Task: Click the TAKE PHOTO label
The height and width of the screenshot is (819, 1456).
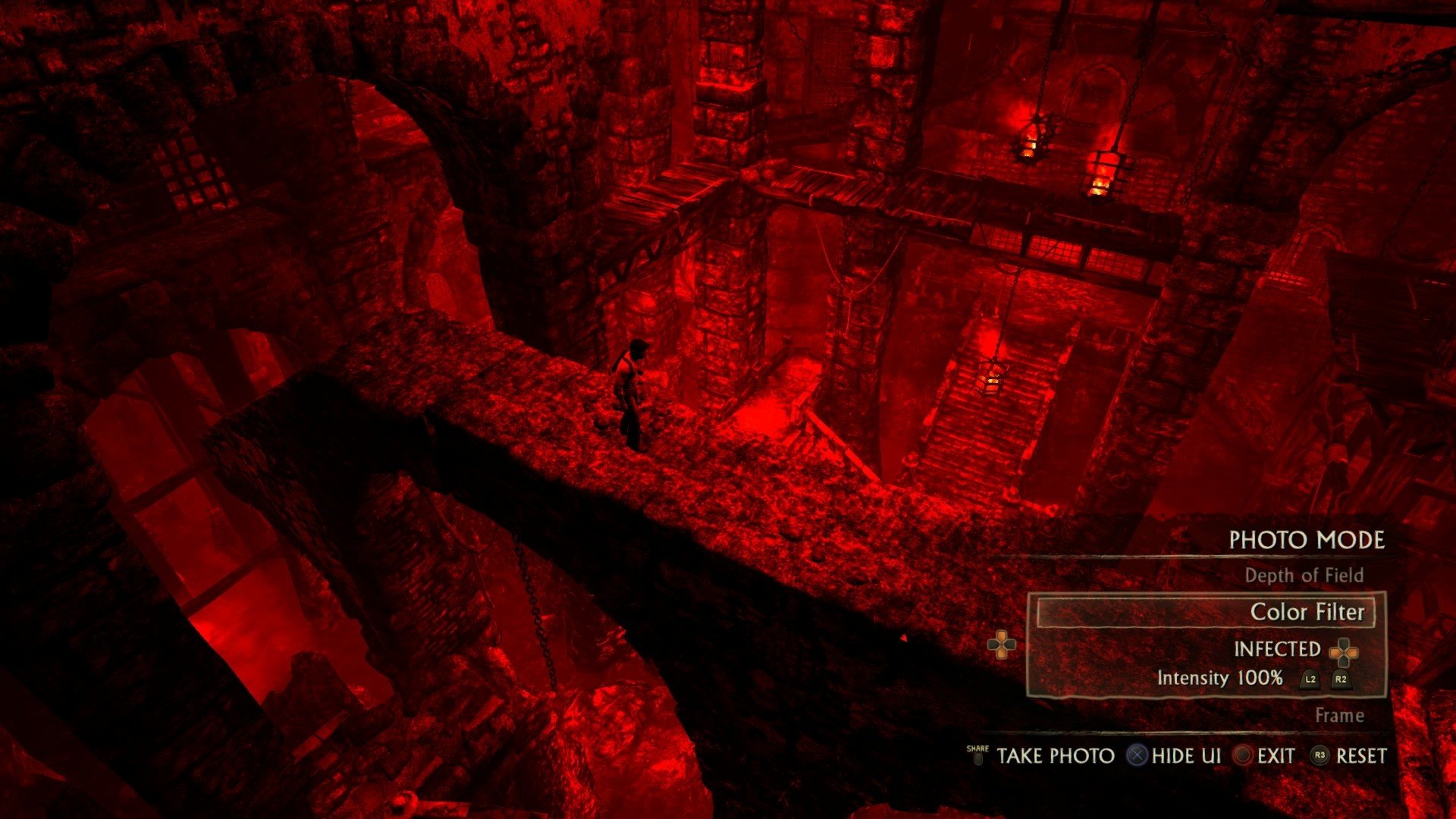Action: pyautogui.click(x=1055, y=756)
